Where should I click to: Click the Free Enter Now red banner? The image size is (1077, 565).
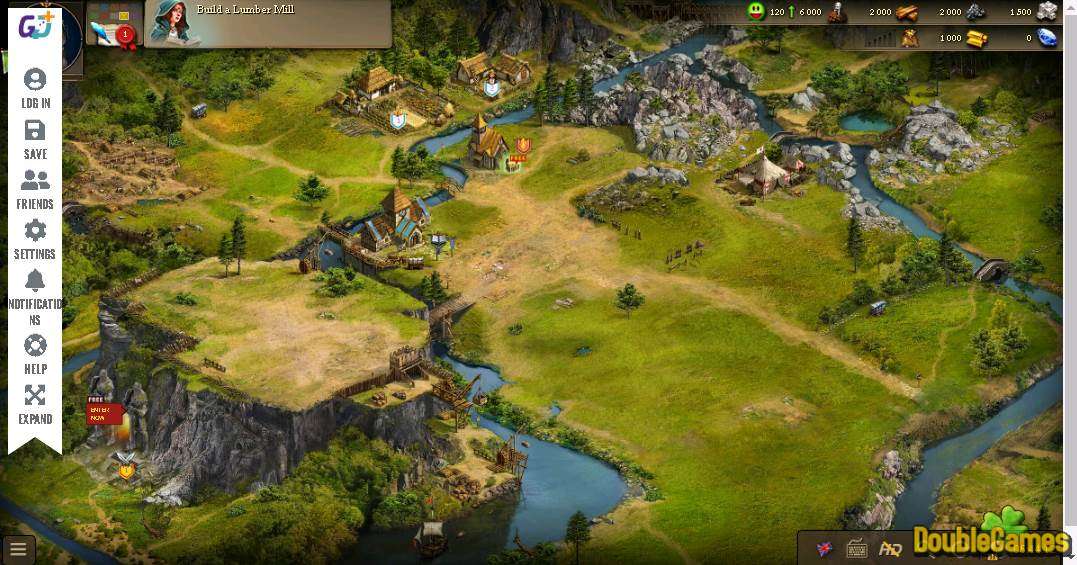click(x=103, y=412)
